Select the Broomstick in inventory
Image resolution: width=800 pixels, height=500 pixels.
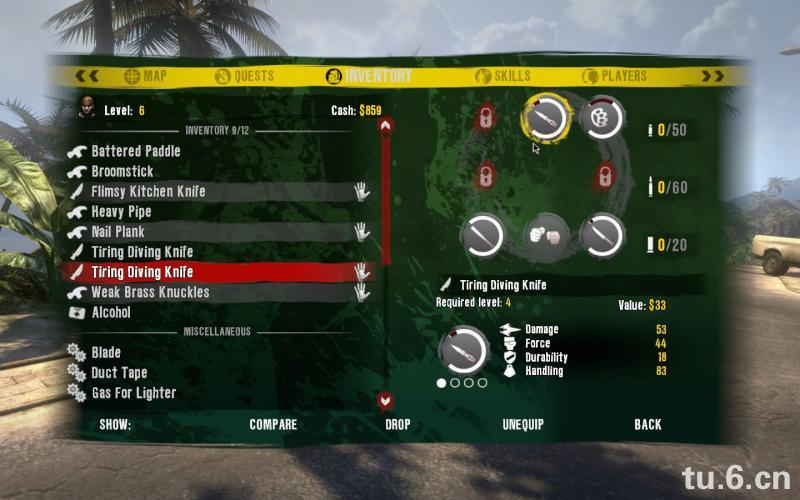tap(122, 172)
